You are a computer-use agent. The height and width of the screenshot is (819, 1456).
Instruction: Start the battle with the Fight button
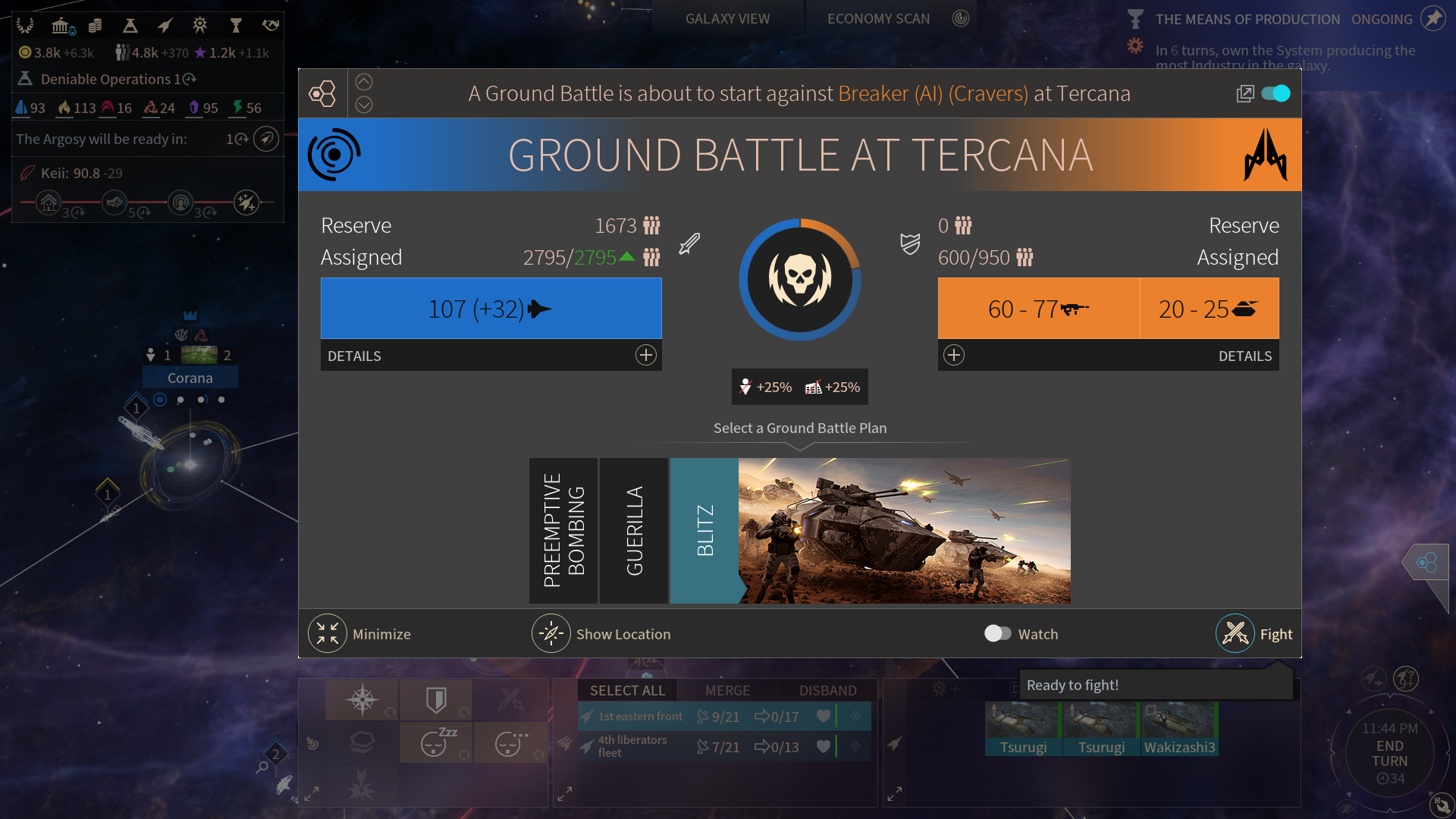[1236, 634]
